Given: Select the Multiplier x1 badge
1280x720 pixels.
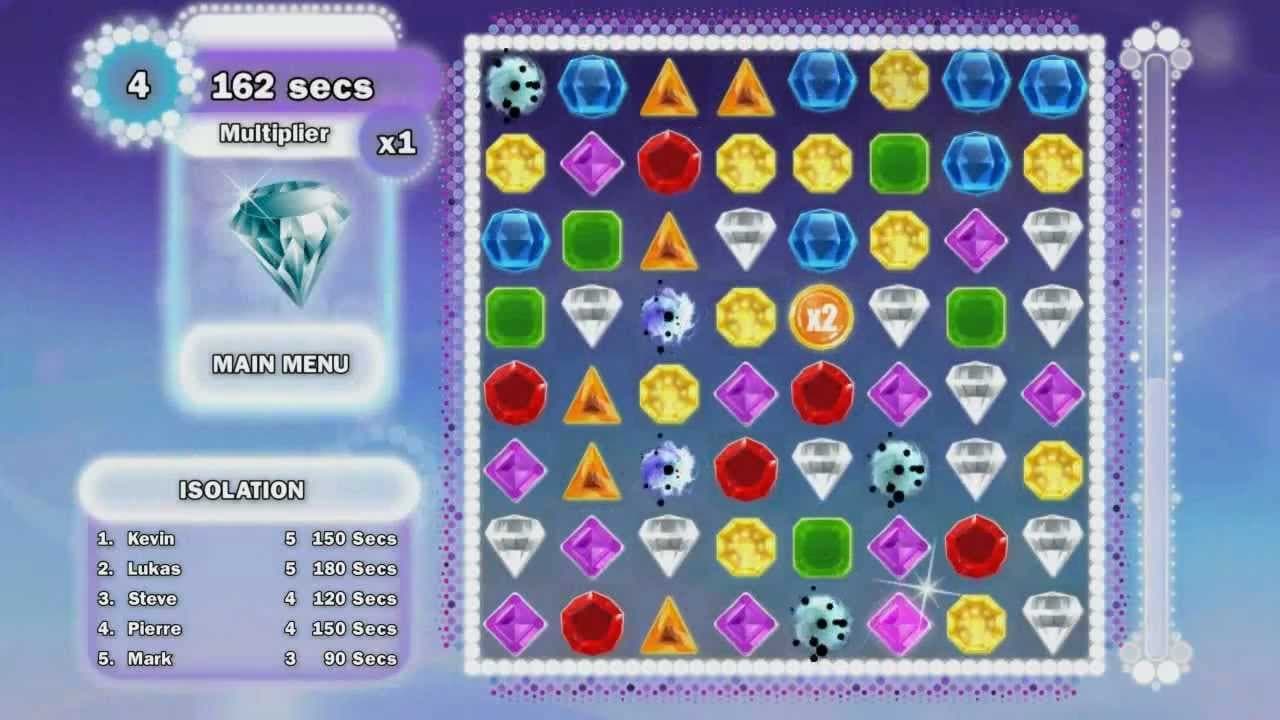Looking at the screenshot, I should tap(398, 143).
